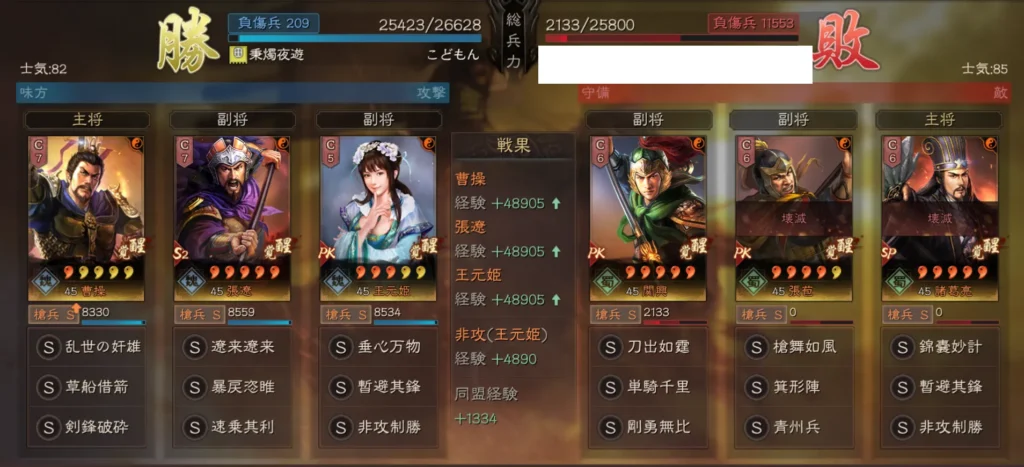Open the 青州兵 skill entry
1024x467 pixels.
pos(793,427)
